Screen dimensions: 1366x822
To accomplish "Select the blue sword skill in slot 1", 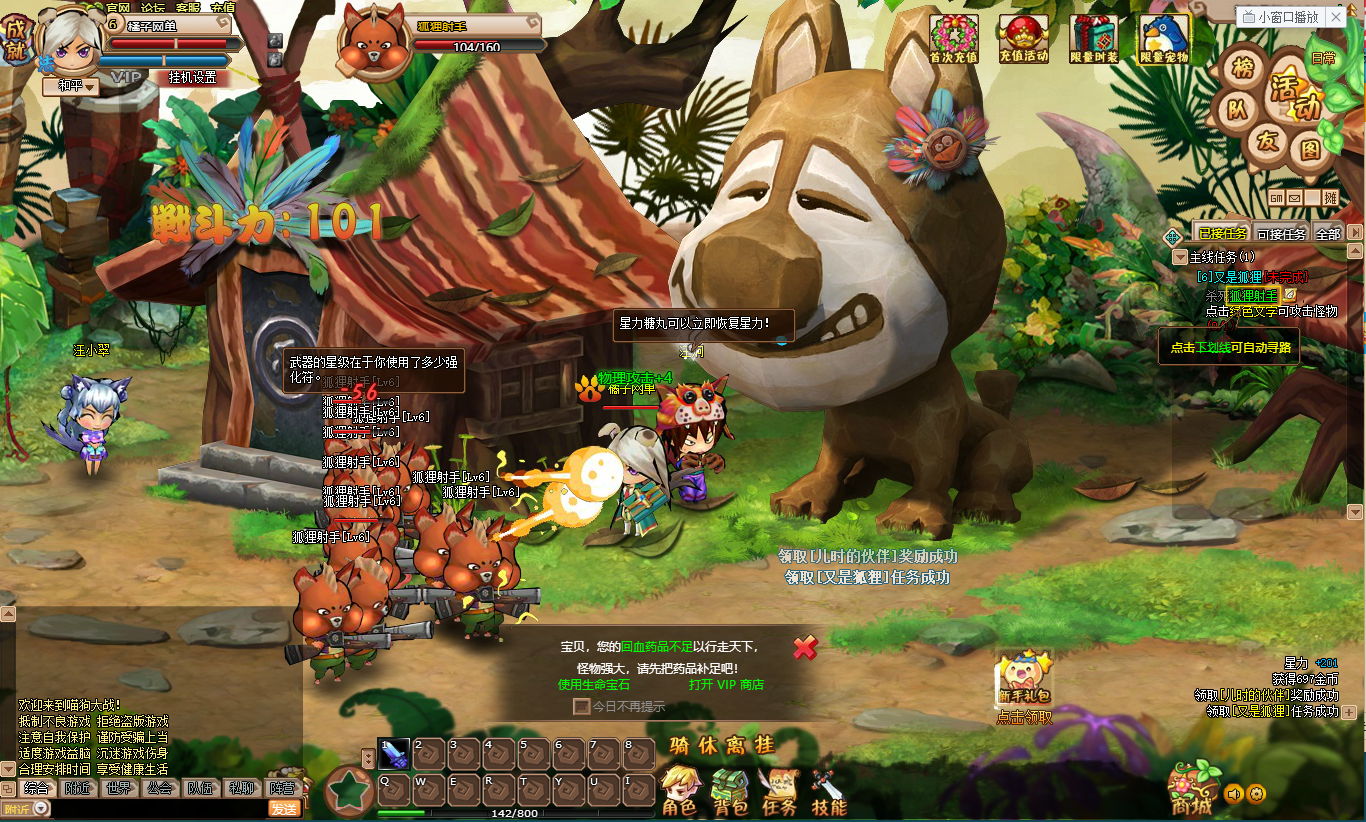I will click(x=393, y=753).
